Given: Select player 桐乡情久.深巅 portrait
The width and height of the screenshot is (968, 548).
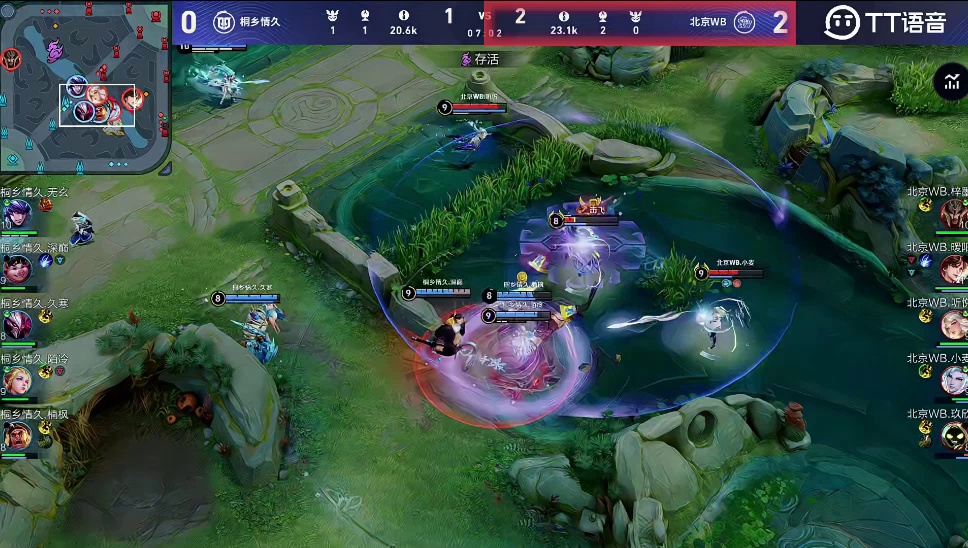Looking at the screenshot, I should click(17, 269).
